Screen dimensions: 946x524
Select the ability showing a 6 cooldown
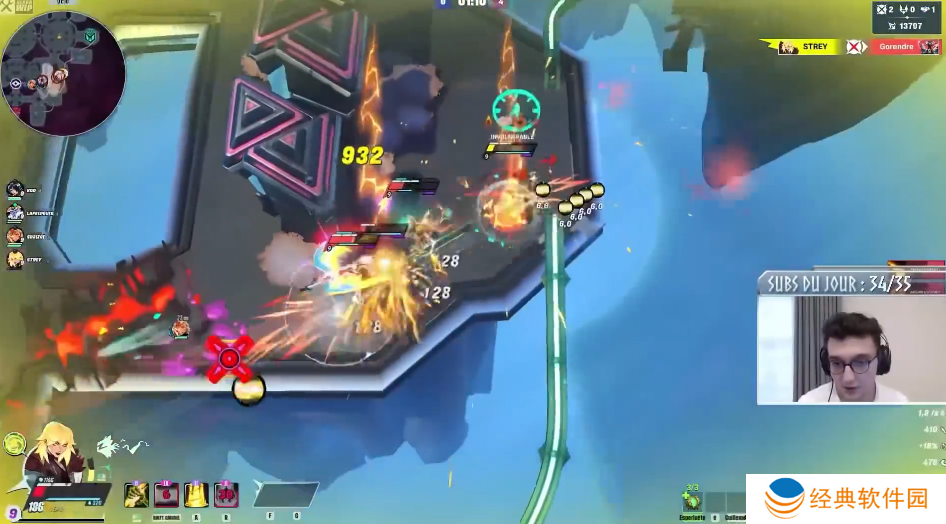166,493
